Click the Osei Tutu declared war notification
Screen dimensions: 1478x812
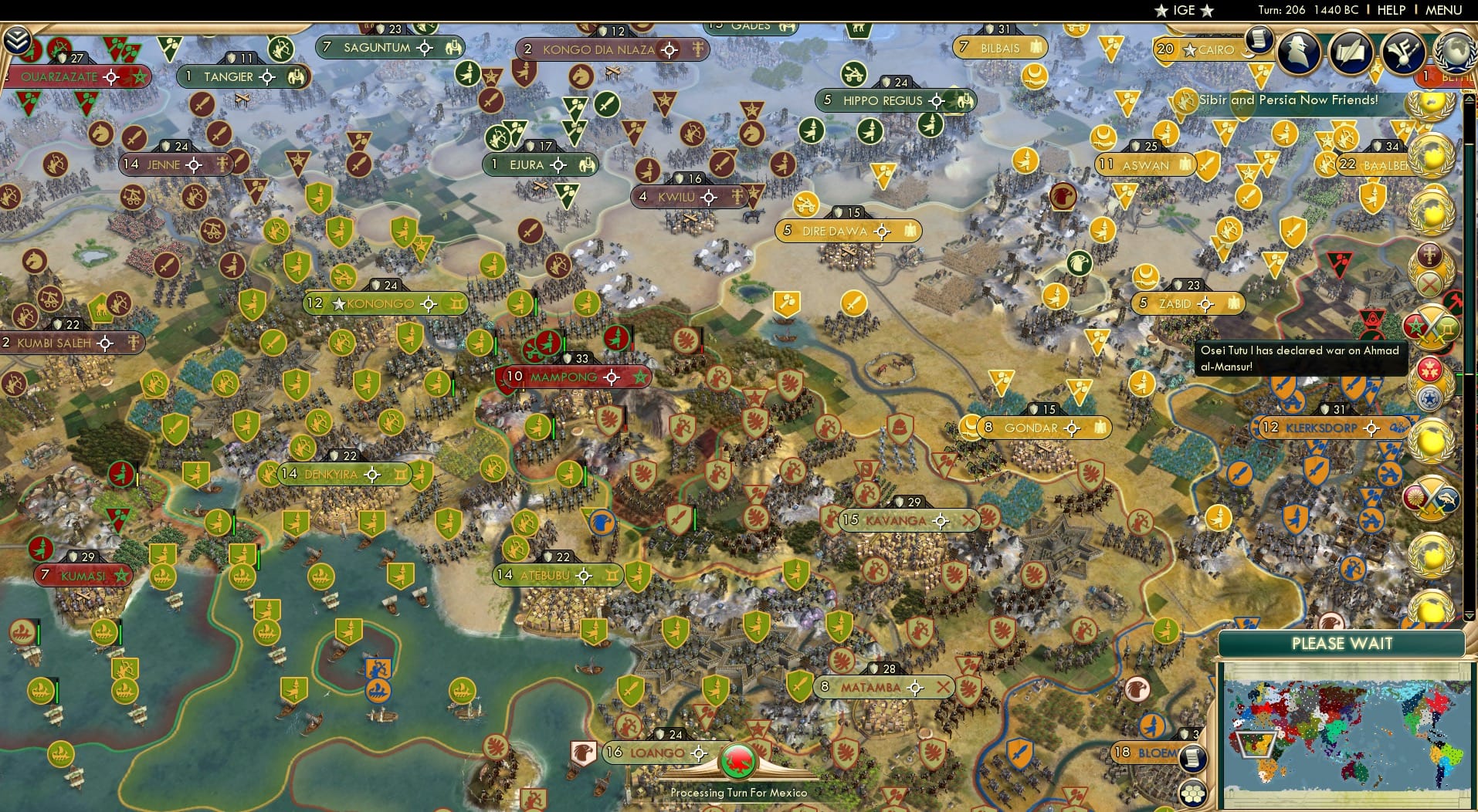click(1301, 358)
